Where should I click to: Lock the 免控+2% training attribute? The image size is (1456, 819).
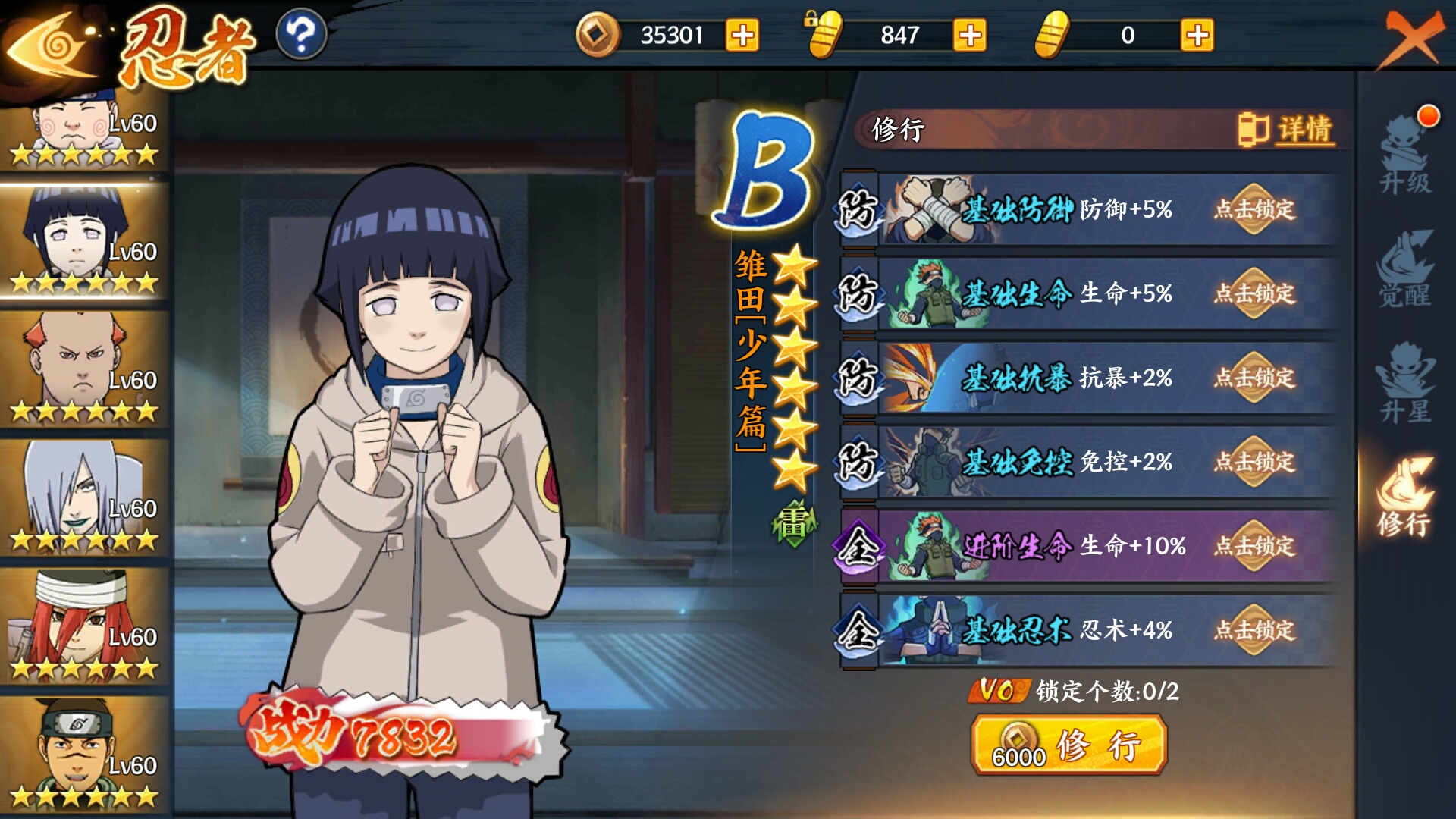click(x=1254, y=462)
